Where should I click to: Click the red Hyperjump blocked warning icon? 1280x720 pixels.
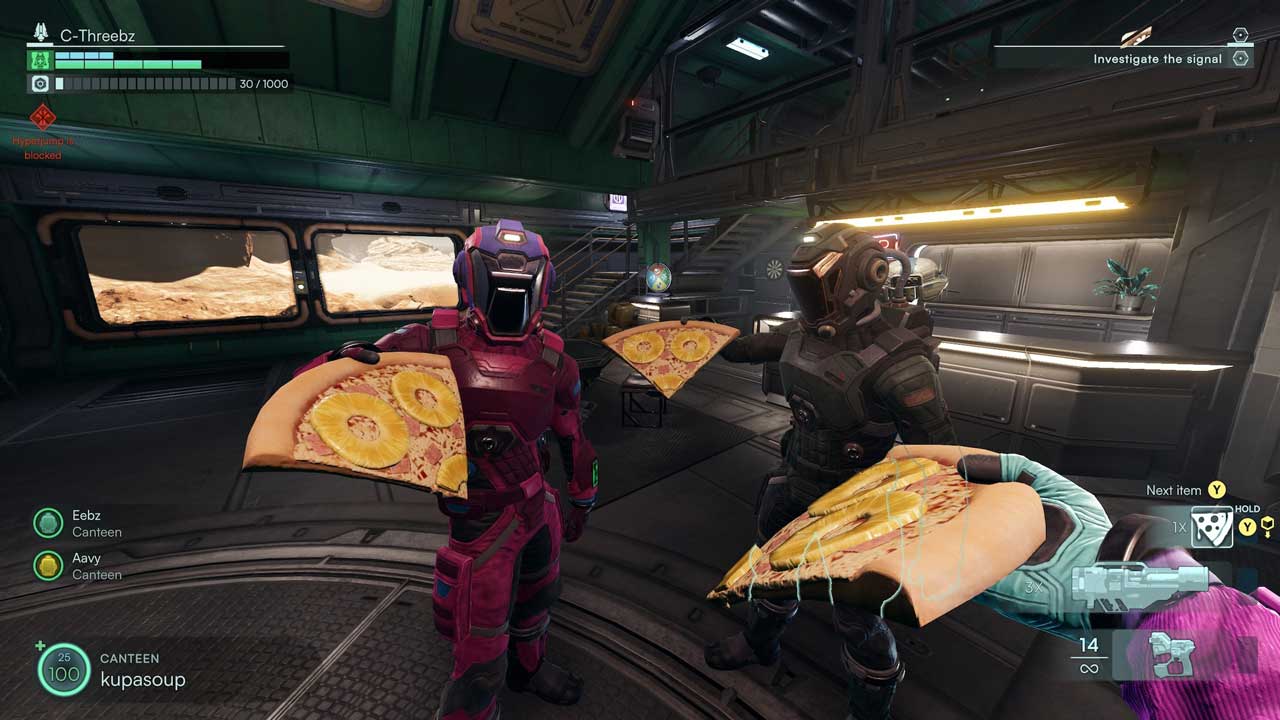[x=43, y=118]
